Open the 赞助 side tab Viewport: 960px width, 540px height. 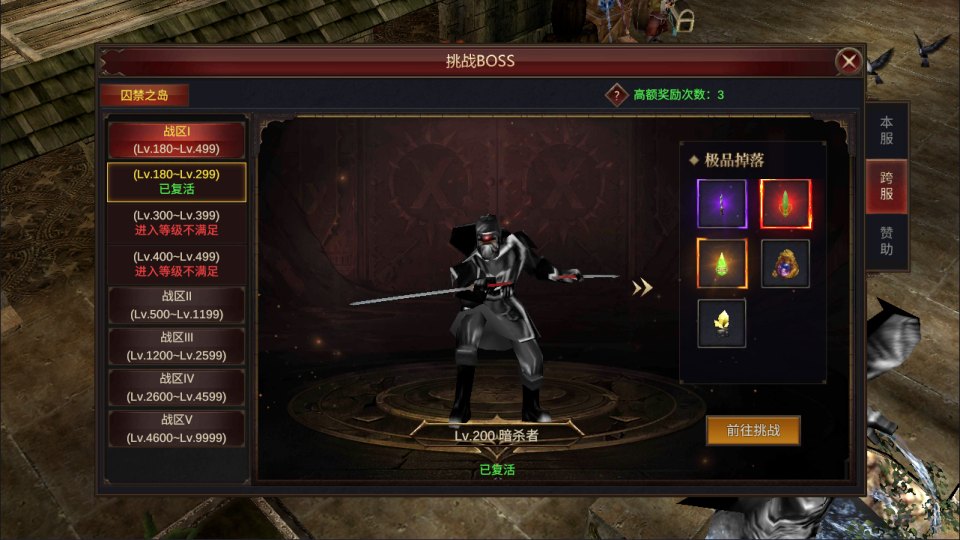(x=886, y=241)
